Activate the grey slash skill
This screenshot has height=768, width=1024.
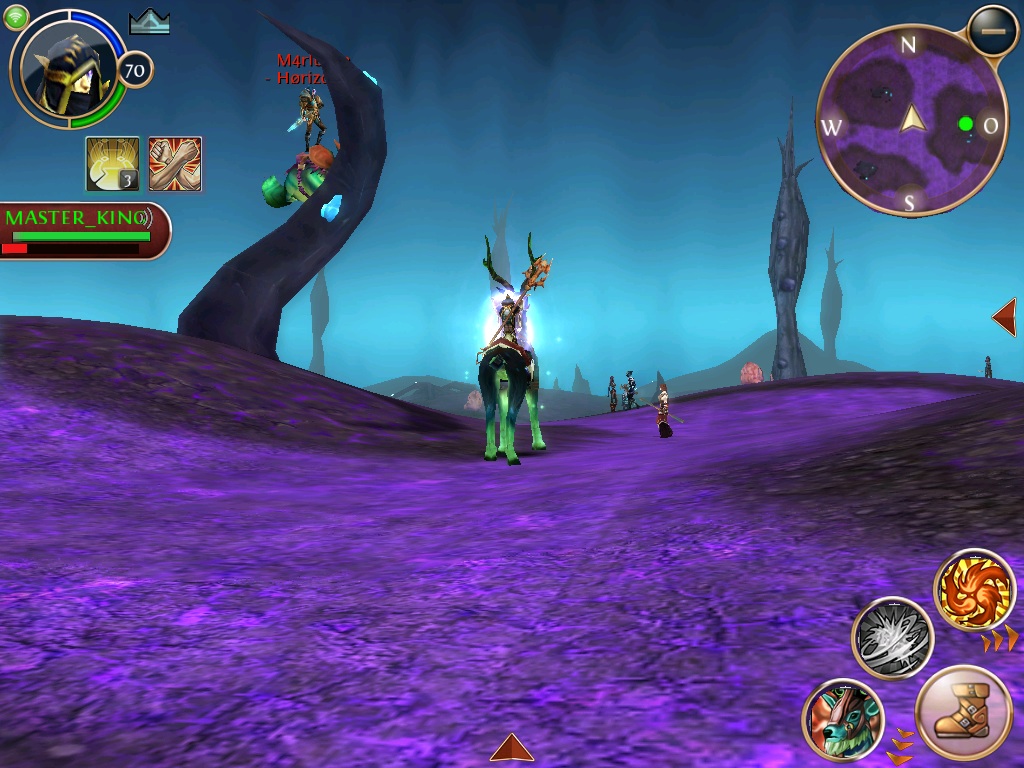(892, 637)
